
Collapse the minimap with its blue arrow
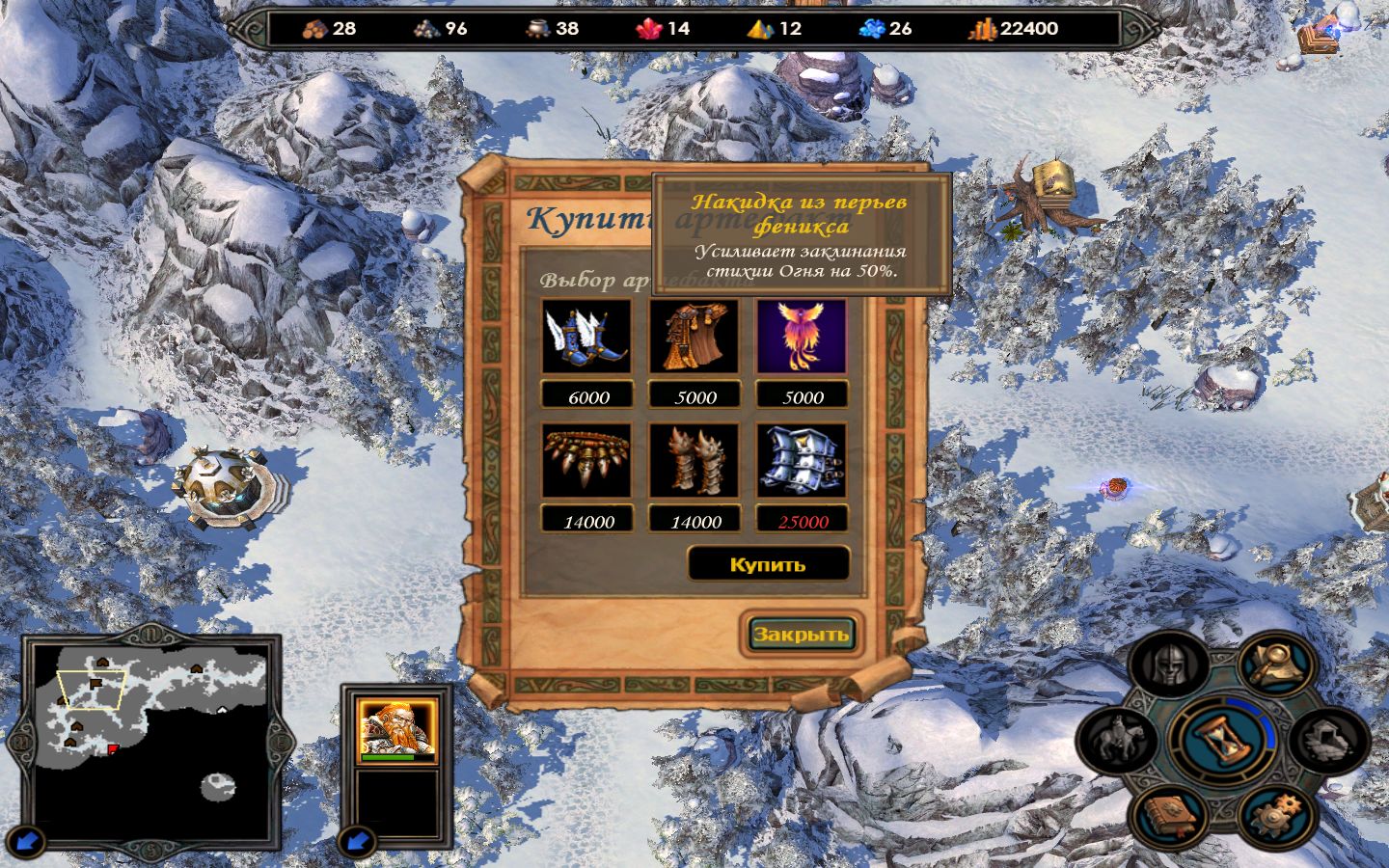coord(30,841)
